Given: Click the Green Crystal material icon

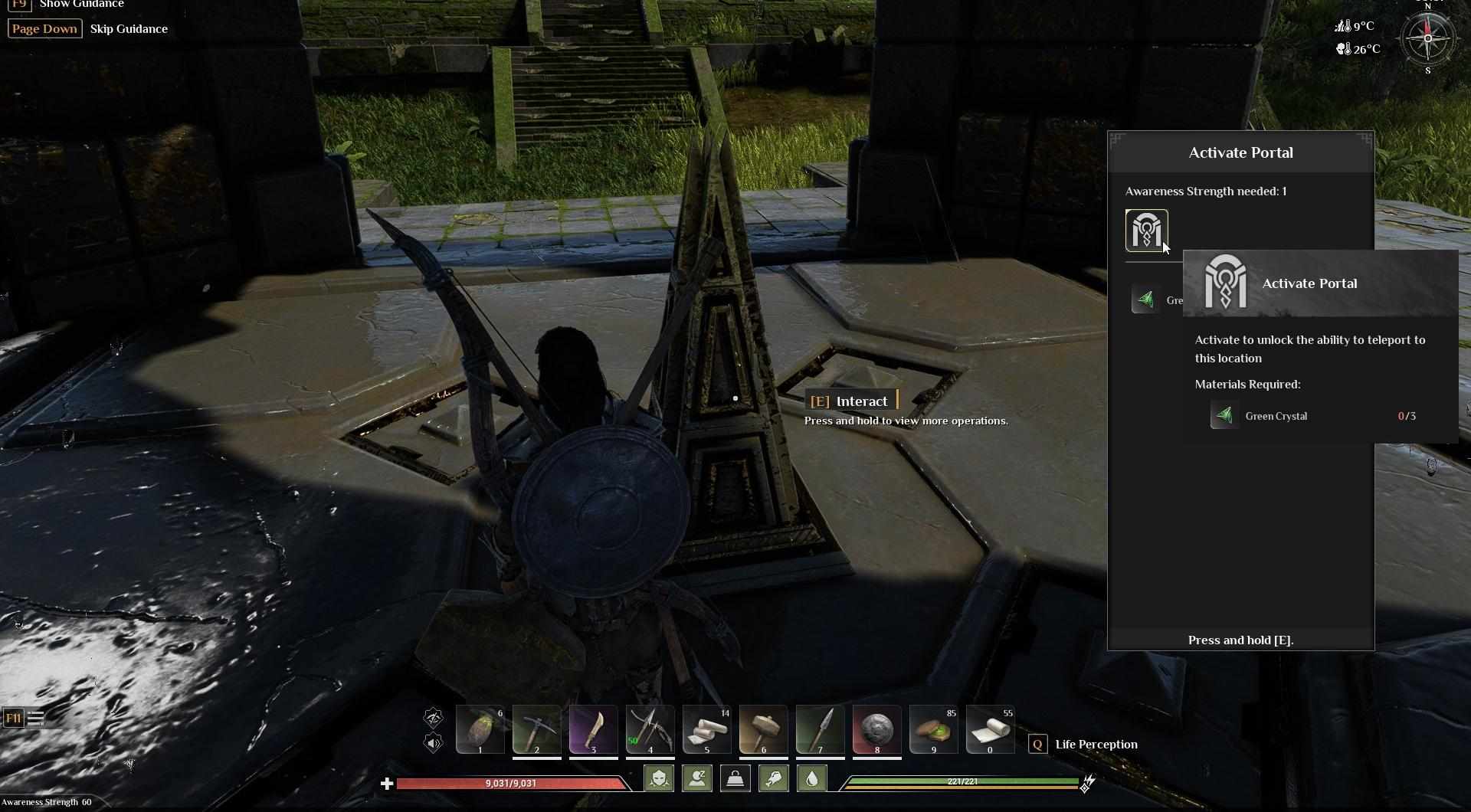Looking at the screenshot, I should [1224, 416].
